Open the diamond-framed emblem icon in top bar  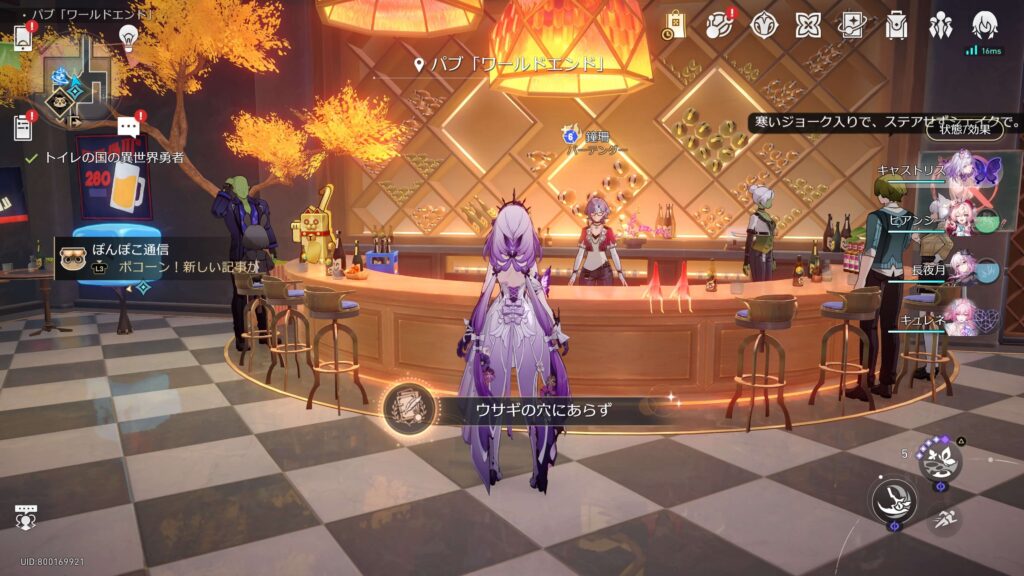765,25
